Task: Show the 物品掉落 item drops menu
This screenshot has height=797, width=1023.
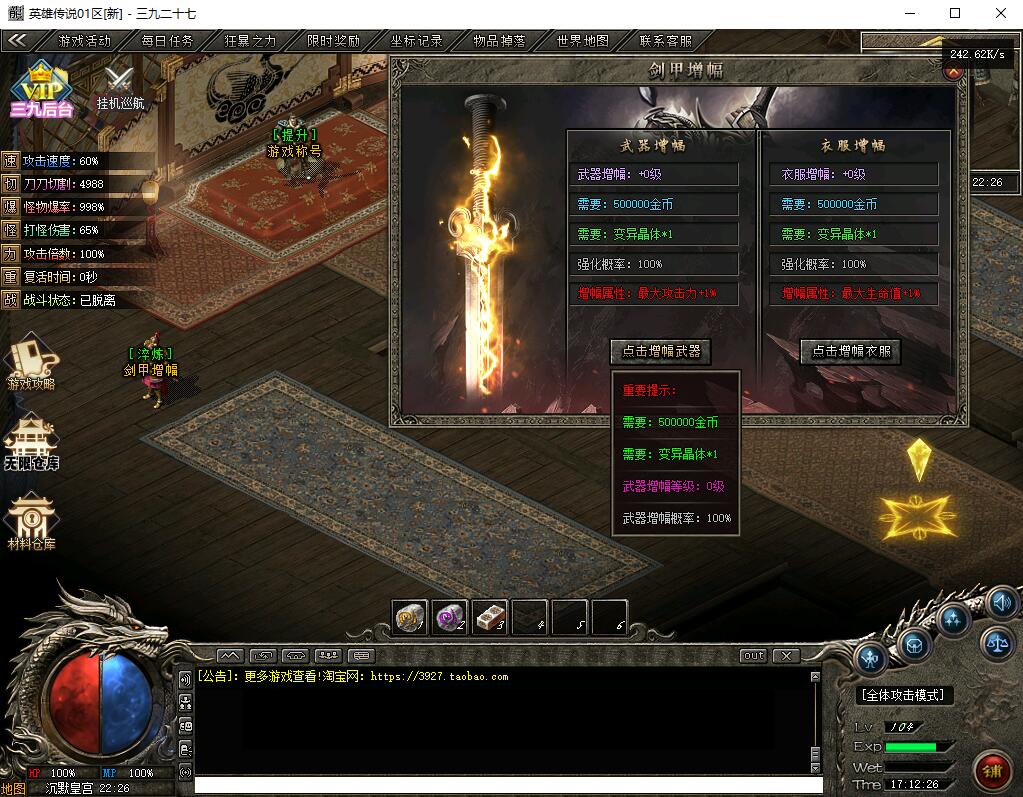Action: click(x=499, y=41)
